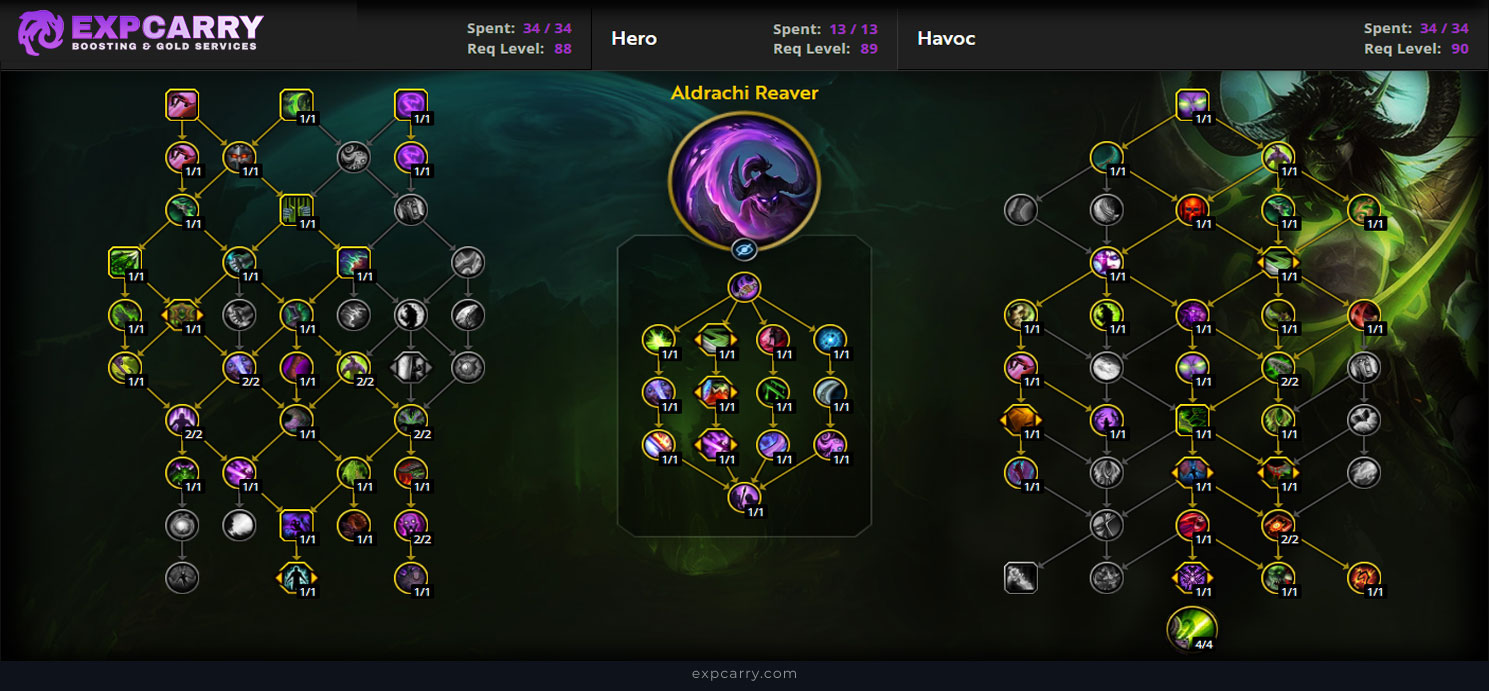Screen dimensions: 1489x691
Task: Select the purple-faced square talent atop Havoc tree
Action: pos(1191,104)
